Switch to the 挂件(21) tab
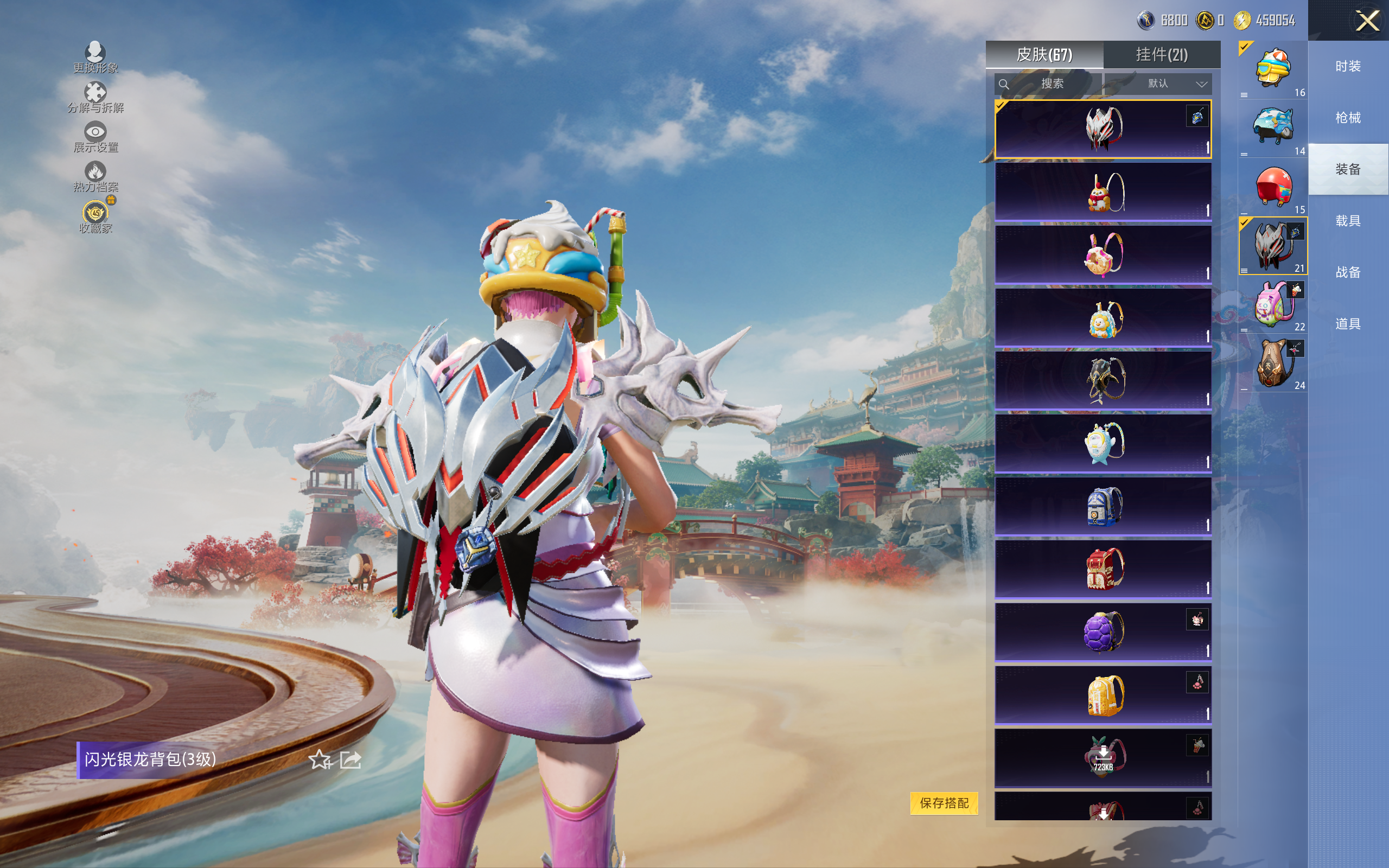This screenshot has height=868, width=1389. click(1161, 55)
